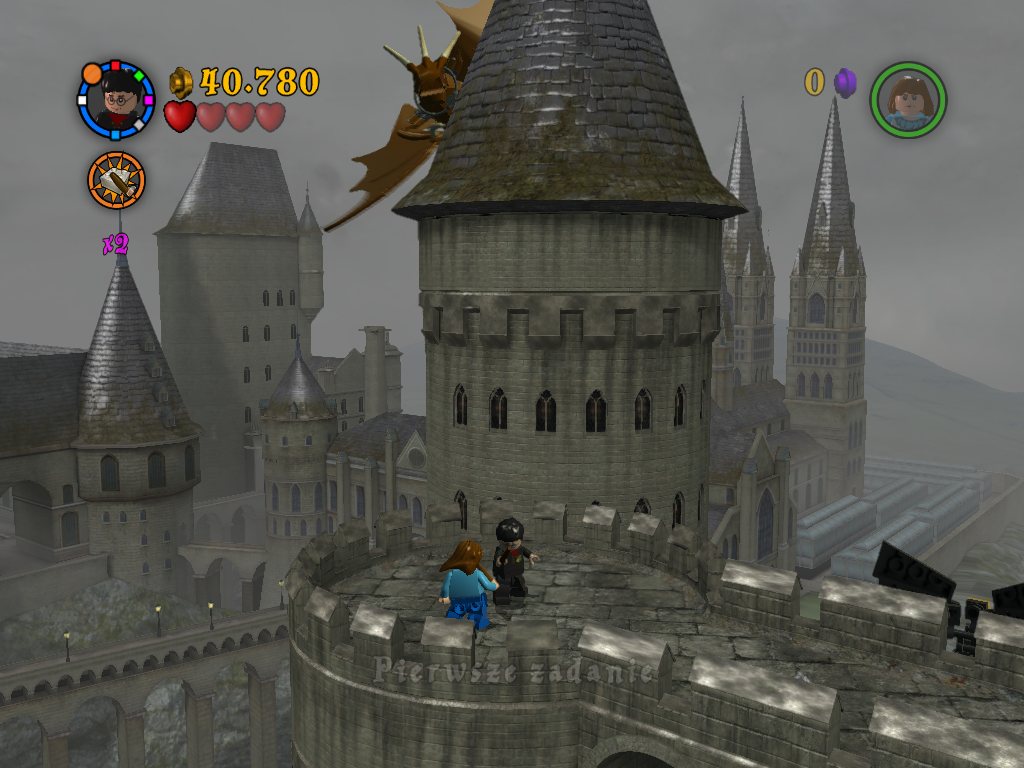1024x768 pixels.
Task: Select the Harry Potter character portrait
Action: coord(117,99)
